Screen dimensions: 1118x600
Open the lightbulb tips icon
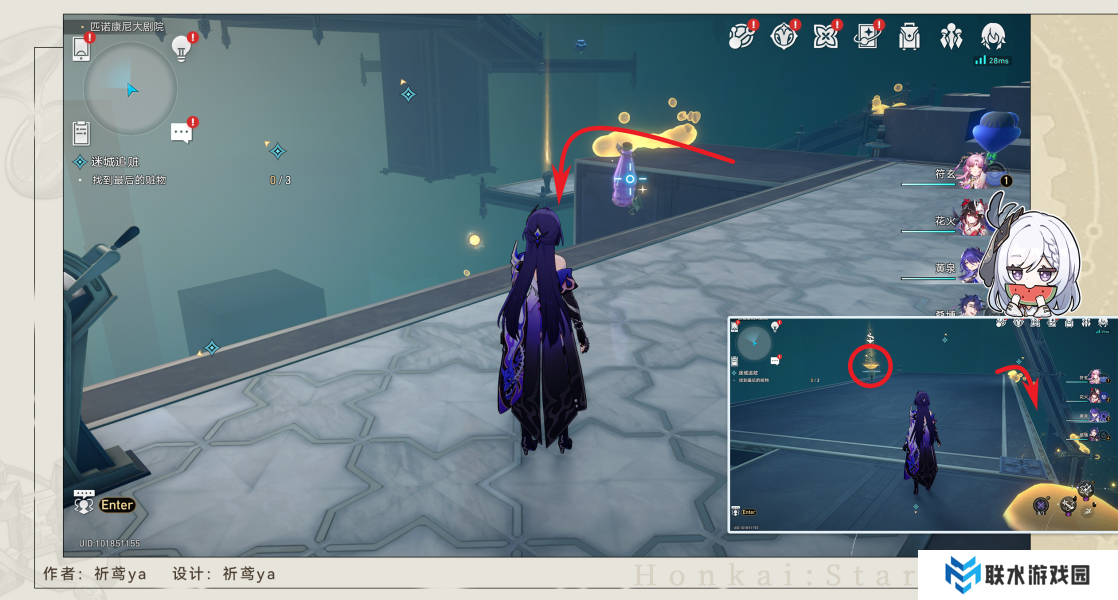pos(182,46)
